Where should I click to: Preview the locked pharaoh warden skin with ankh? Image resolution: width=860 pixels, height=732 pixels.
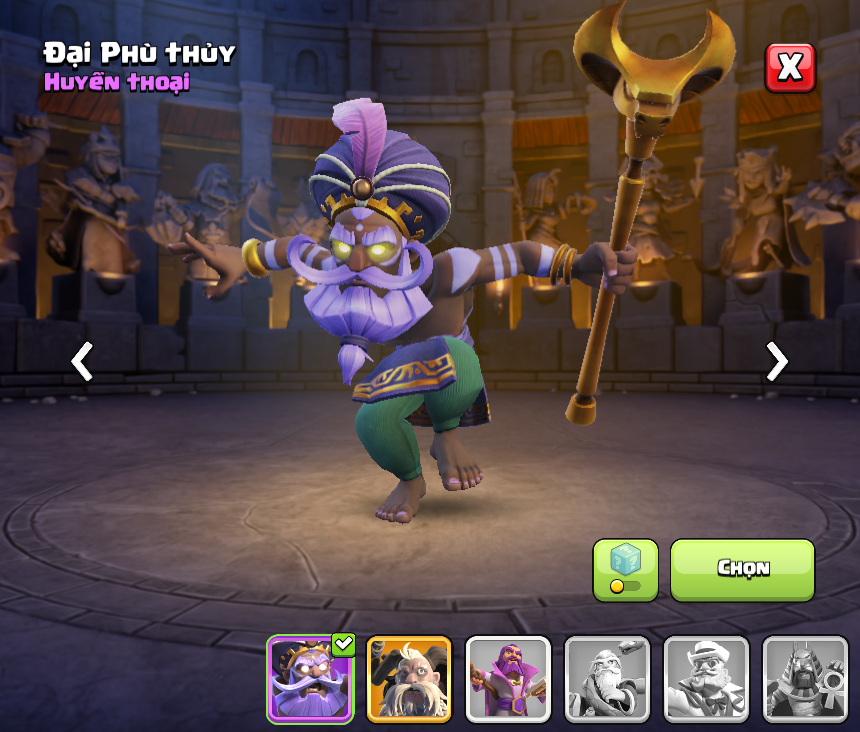pyautogui.click(x=805, y=679)
